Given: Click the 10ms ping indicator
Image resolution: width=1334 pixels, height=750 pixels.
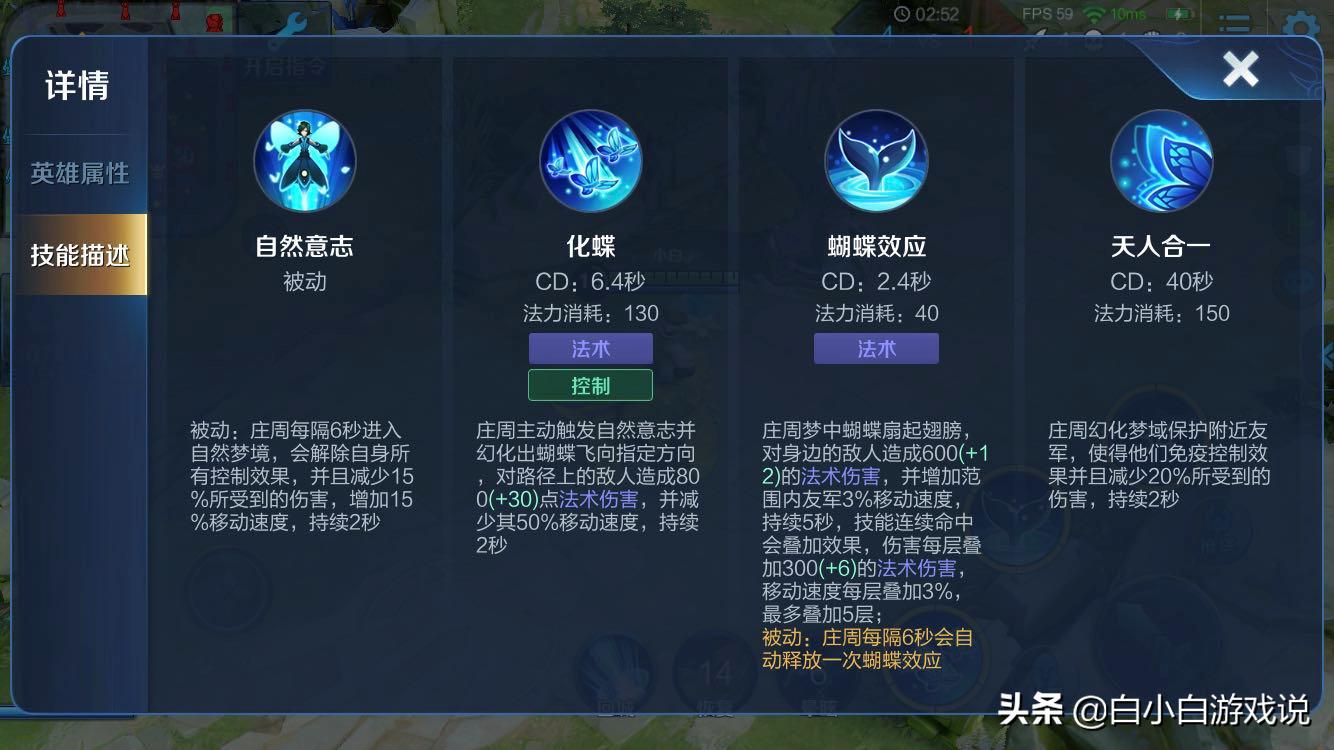Looking at the screenshot, I should [x=1125, y=13].
